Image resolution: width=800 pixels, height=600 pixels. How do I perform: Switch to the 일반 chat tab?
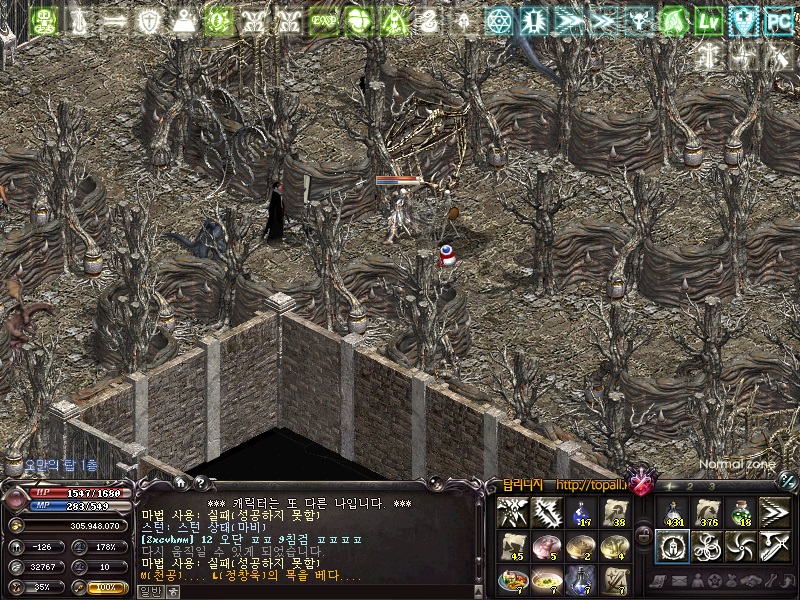(x=149, y=591)
